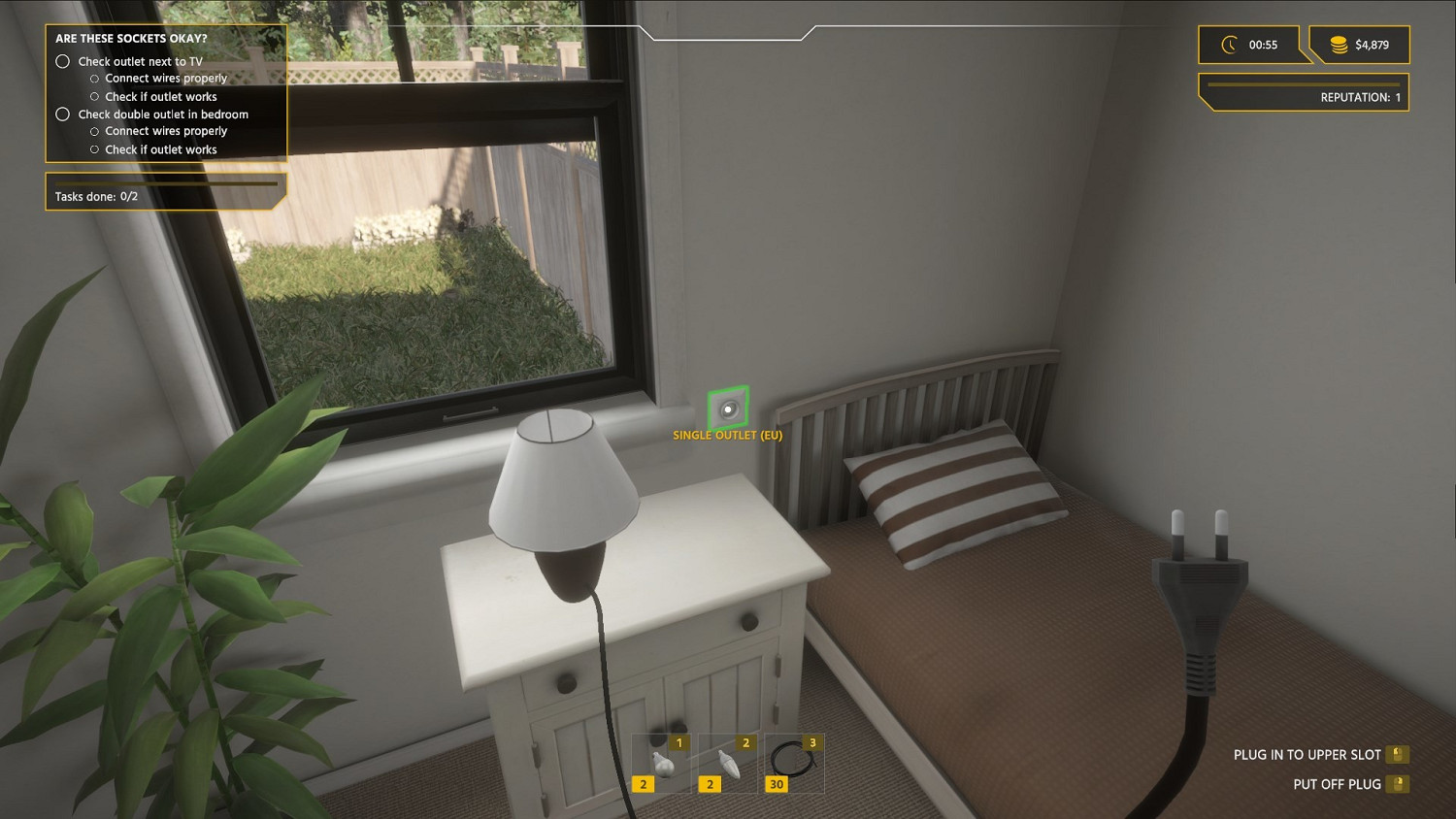Check the 'Check outlet next to TV' task circle
Screen dimensions: 1456x819
click(x=63, y=60)
